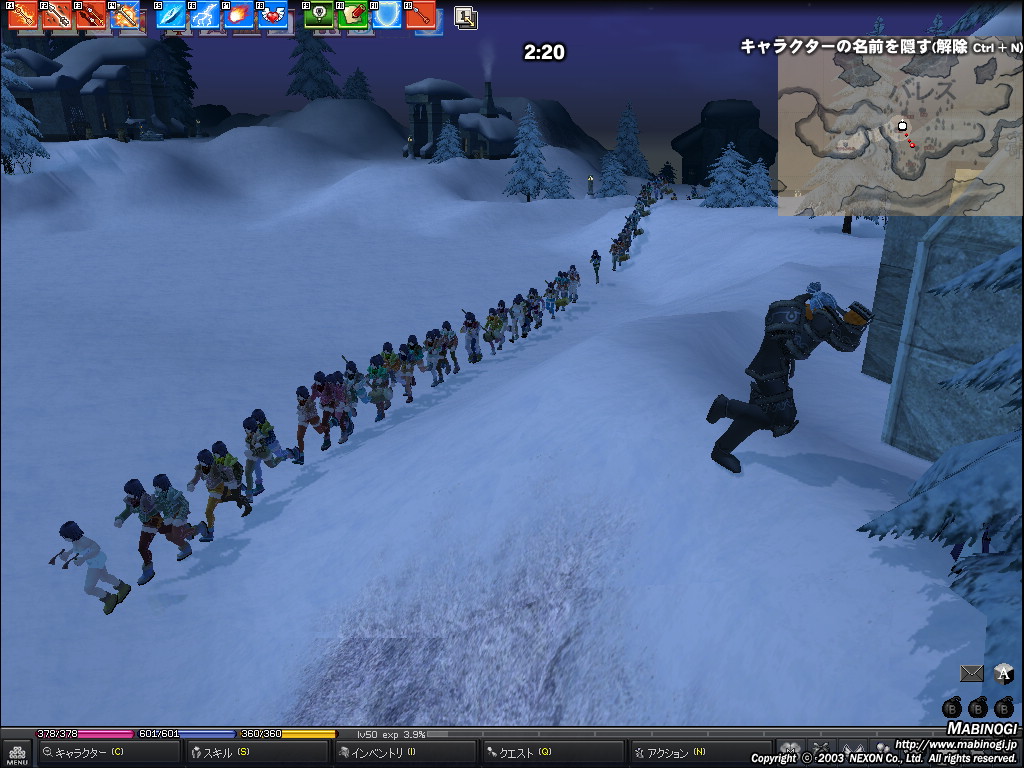The height and width of the screenshot is (768, 1024).
Task: Use the F5 icy blue bolt skill
Action: pos(171,15)
